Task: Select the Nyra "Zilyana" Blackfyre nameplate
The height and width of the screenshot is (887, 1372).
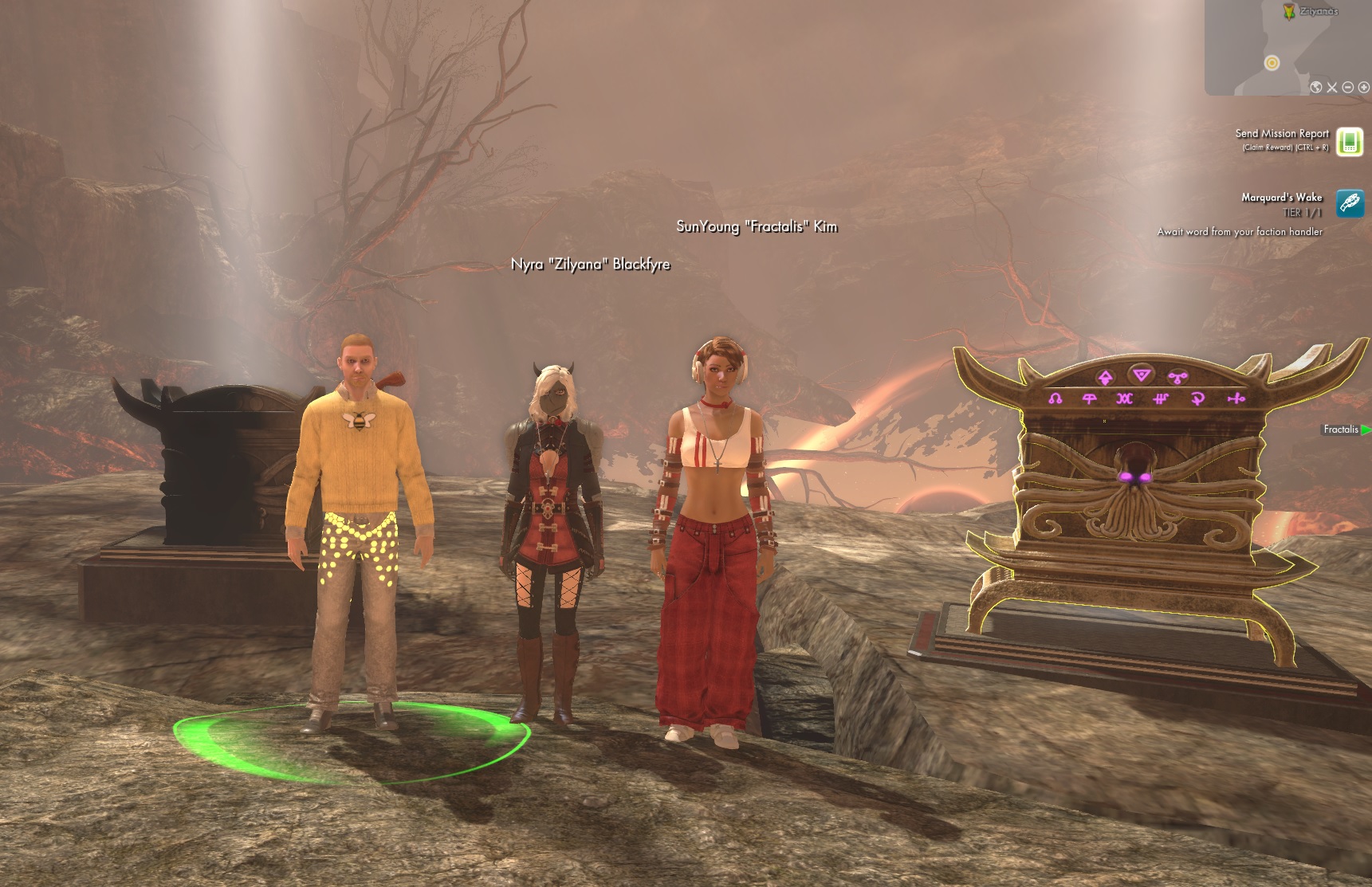Action: 590,265
